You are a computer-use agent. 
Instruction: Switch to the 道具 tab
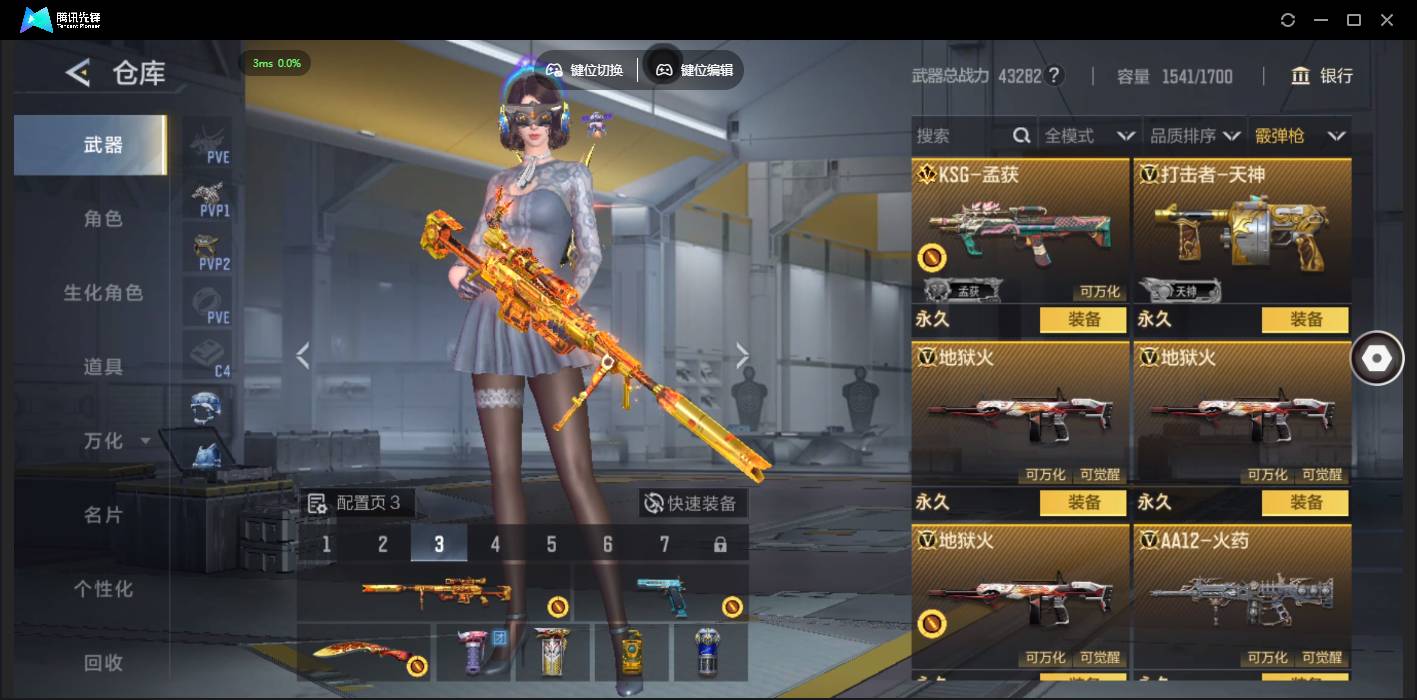[x=103, y=367]
